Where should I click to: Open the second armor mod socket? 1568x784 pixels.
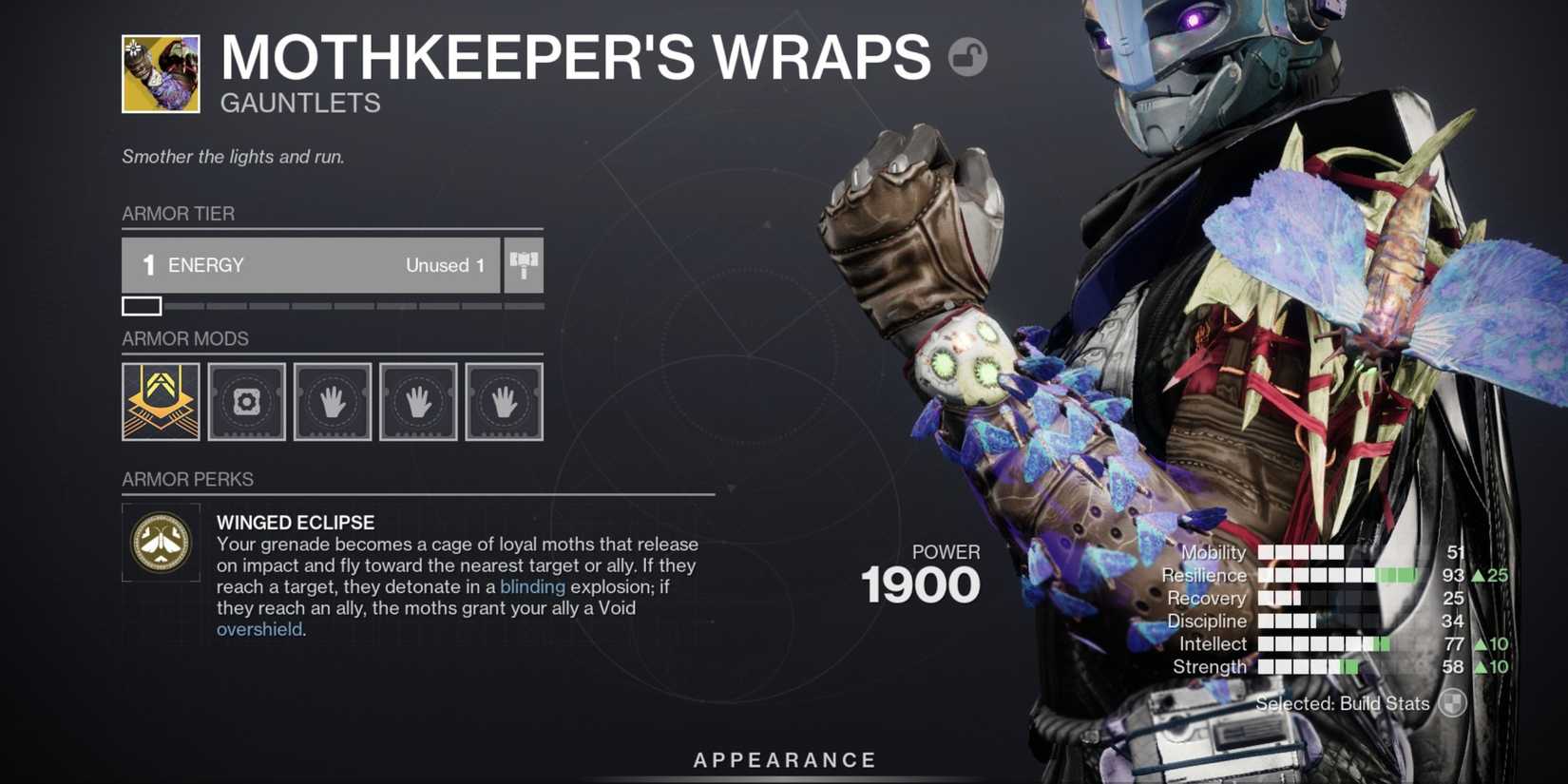pos(246,401)
